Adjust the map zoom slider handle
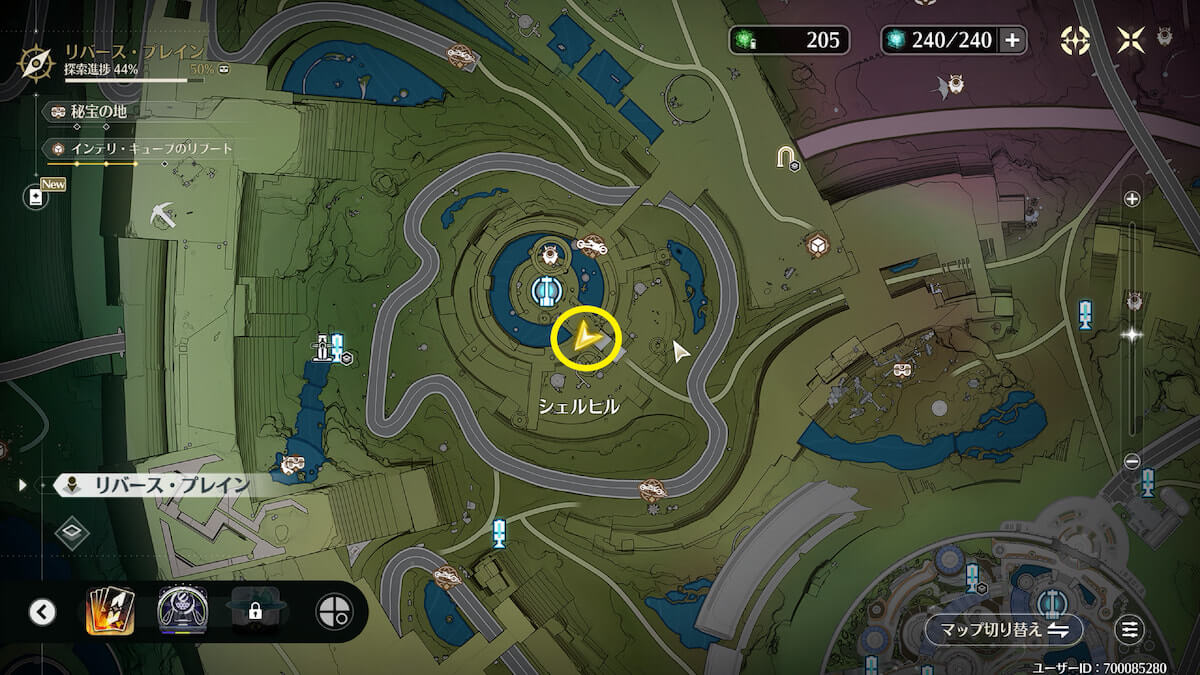1200x675 pixels. (1132, 335)
